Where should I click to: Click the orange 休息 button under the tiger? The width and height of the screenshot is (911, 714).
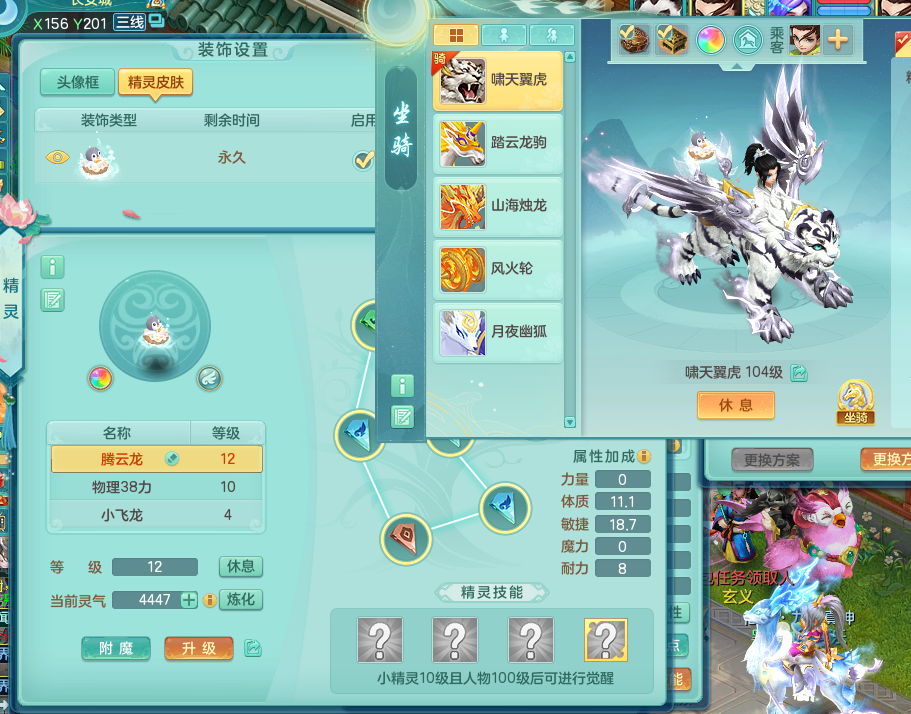[x=736, y=405]
